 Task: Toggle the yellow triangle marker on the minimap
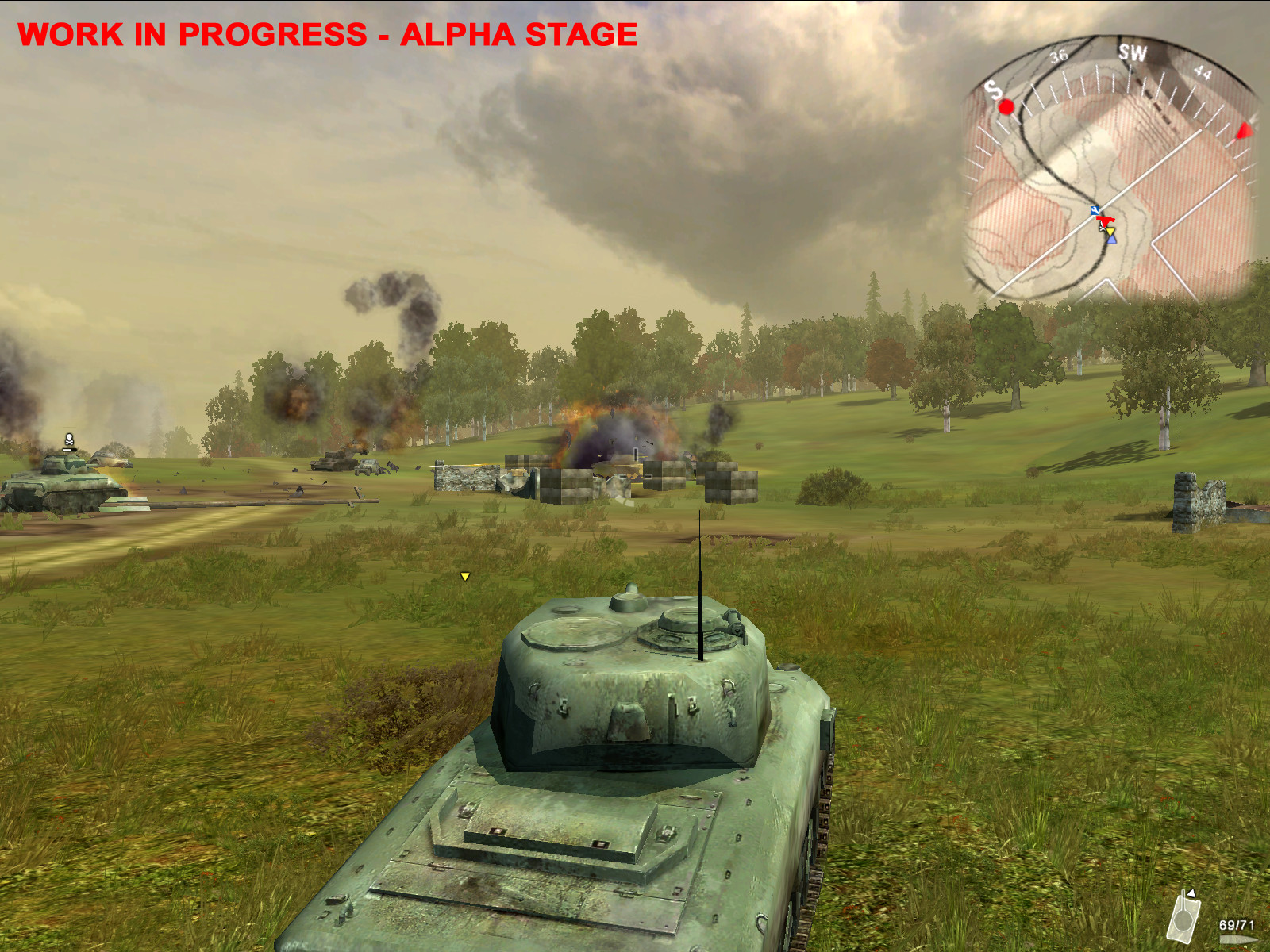coord(1111,232)
